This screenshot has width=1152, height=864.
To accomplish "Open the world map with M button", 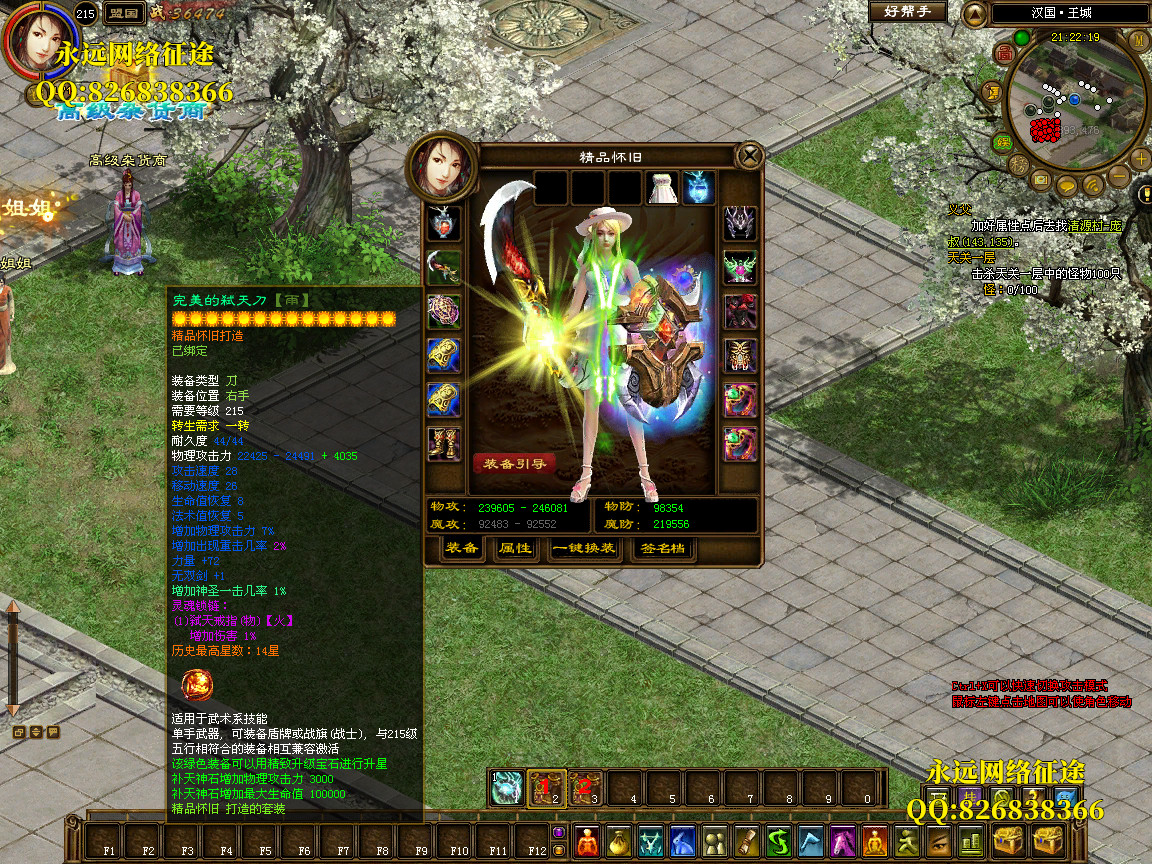I will (x=1138, y=39).
